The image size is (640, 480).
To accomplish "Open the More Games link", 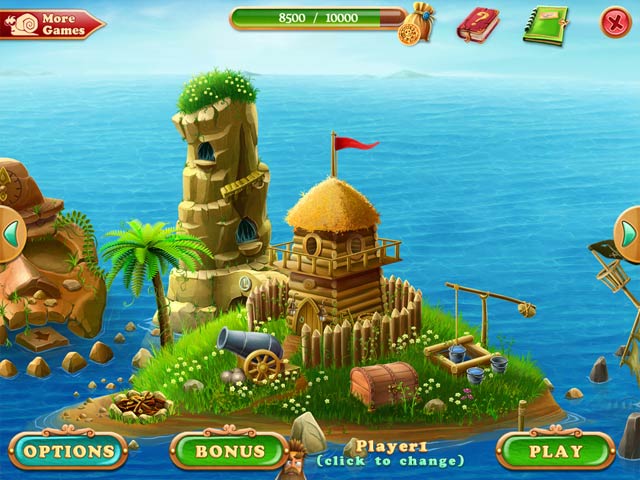I will 52,24.
